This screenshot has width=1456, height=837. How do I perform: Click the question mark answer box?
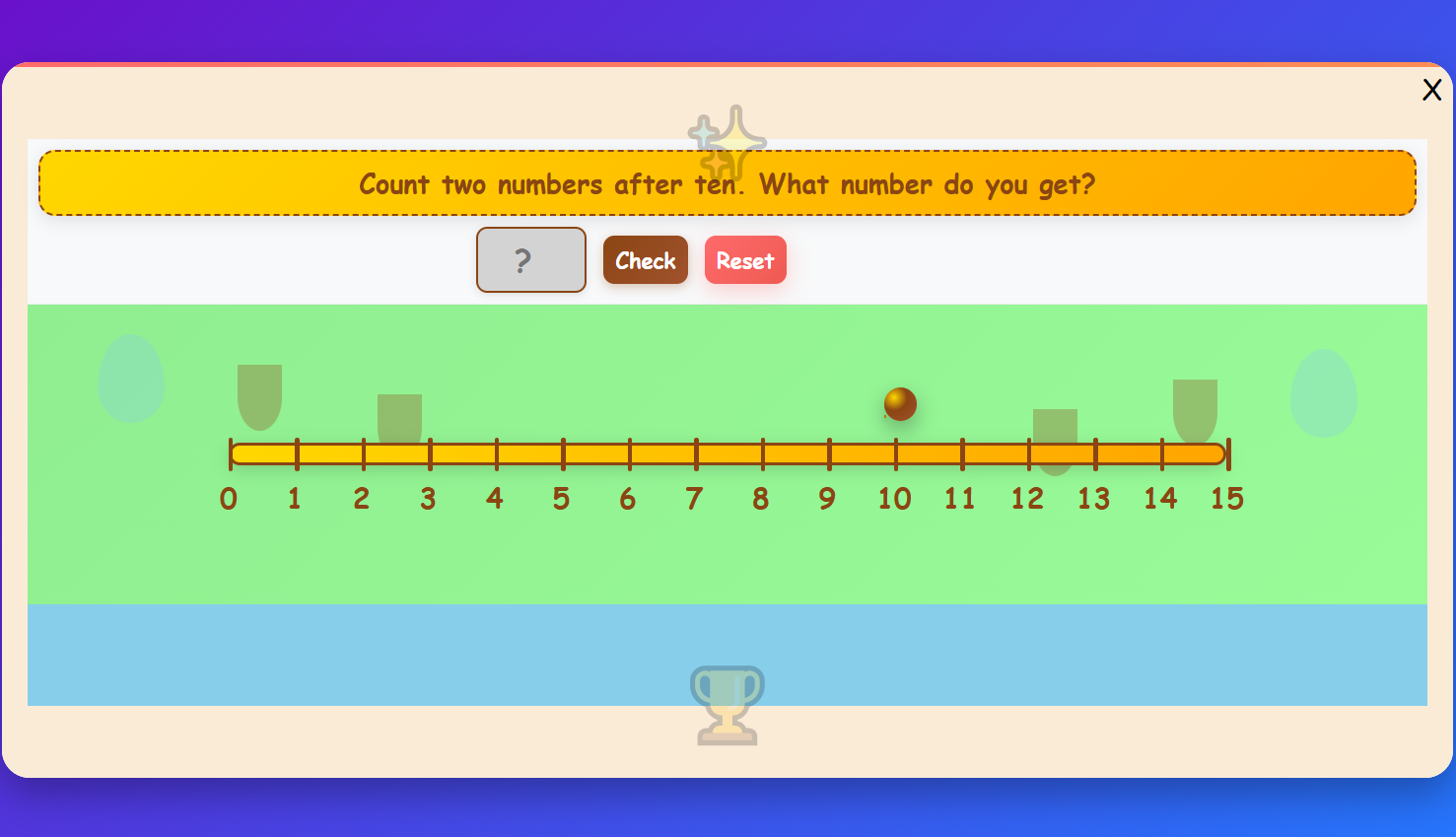pos(530,259)
